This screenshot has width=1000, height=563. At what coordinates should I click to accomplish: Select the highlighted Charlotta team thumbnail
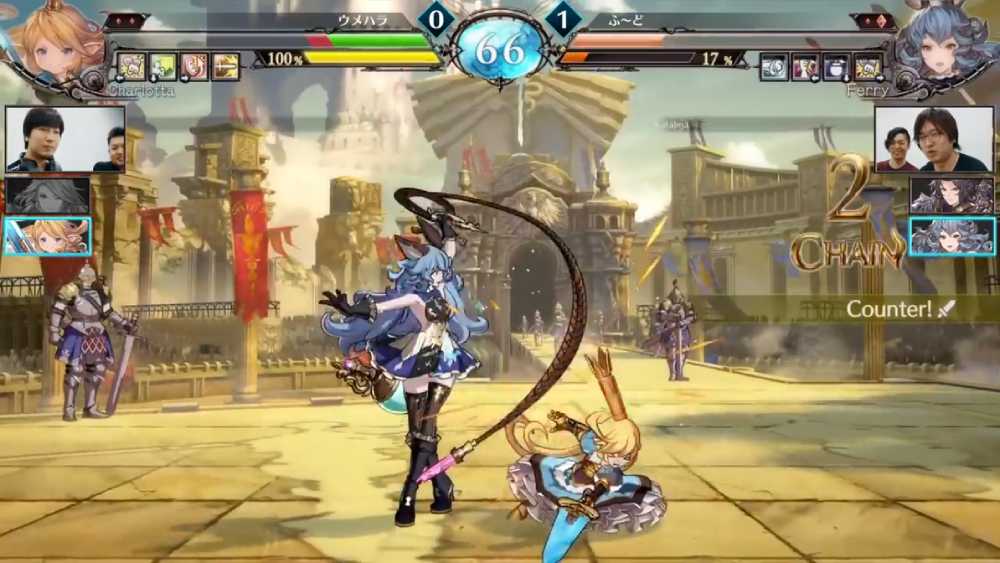click(x=47, y=237)
